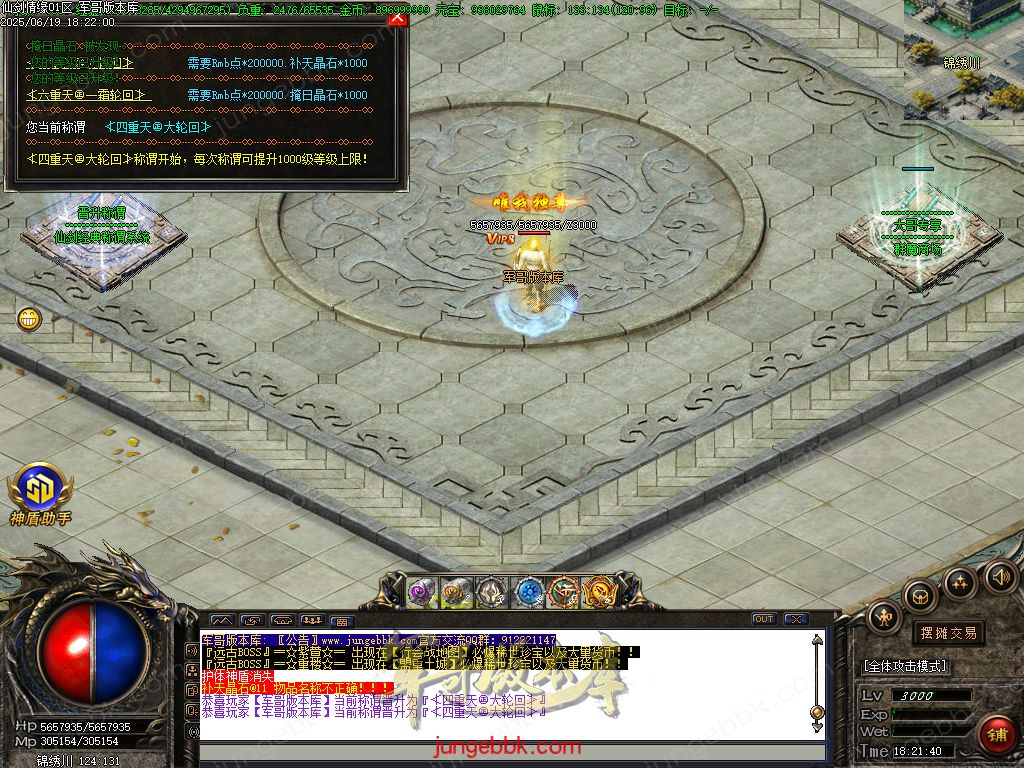1024x768 pixels.
Task: Close the chat panel with X button
Action: [796, 619]
